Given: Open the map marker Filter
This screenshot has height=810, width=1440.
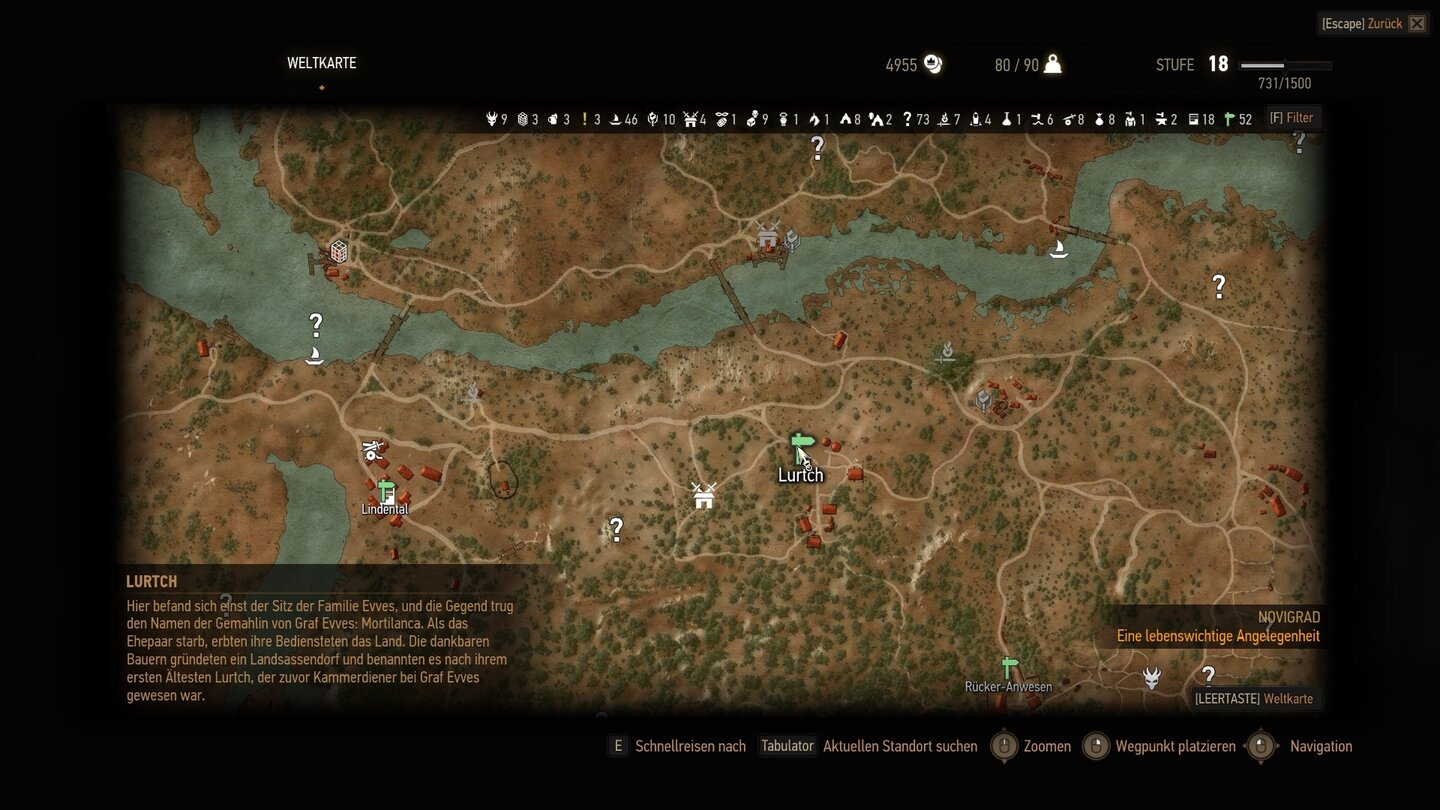Looking at the screenshot, I should coord(1292,118).
